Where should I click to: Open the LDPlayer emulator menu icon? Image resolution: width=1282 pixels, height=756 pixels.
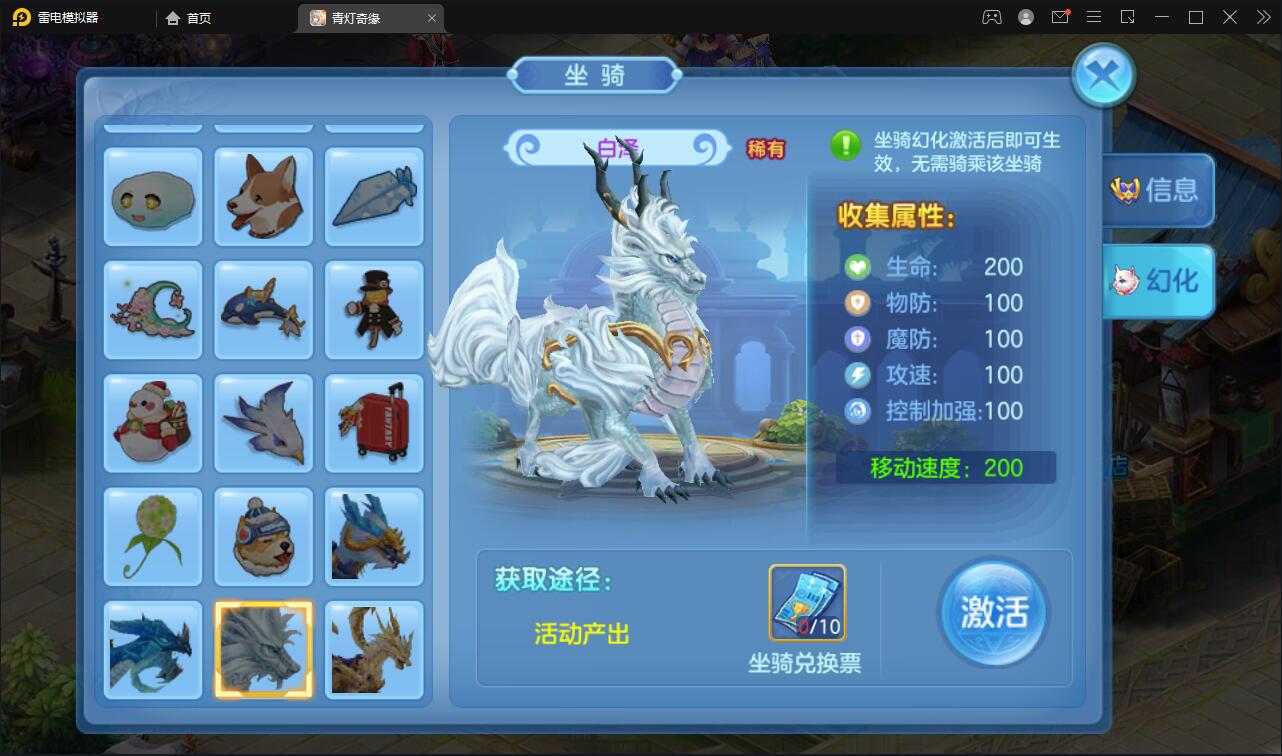(x=1093, y=17)
